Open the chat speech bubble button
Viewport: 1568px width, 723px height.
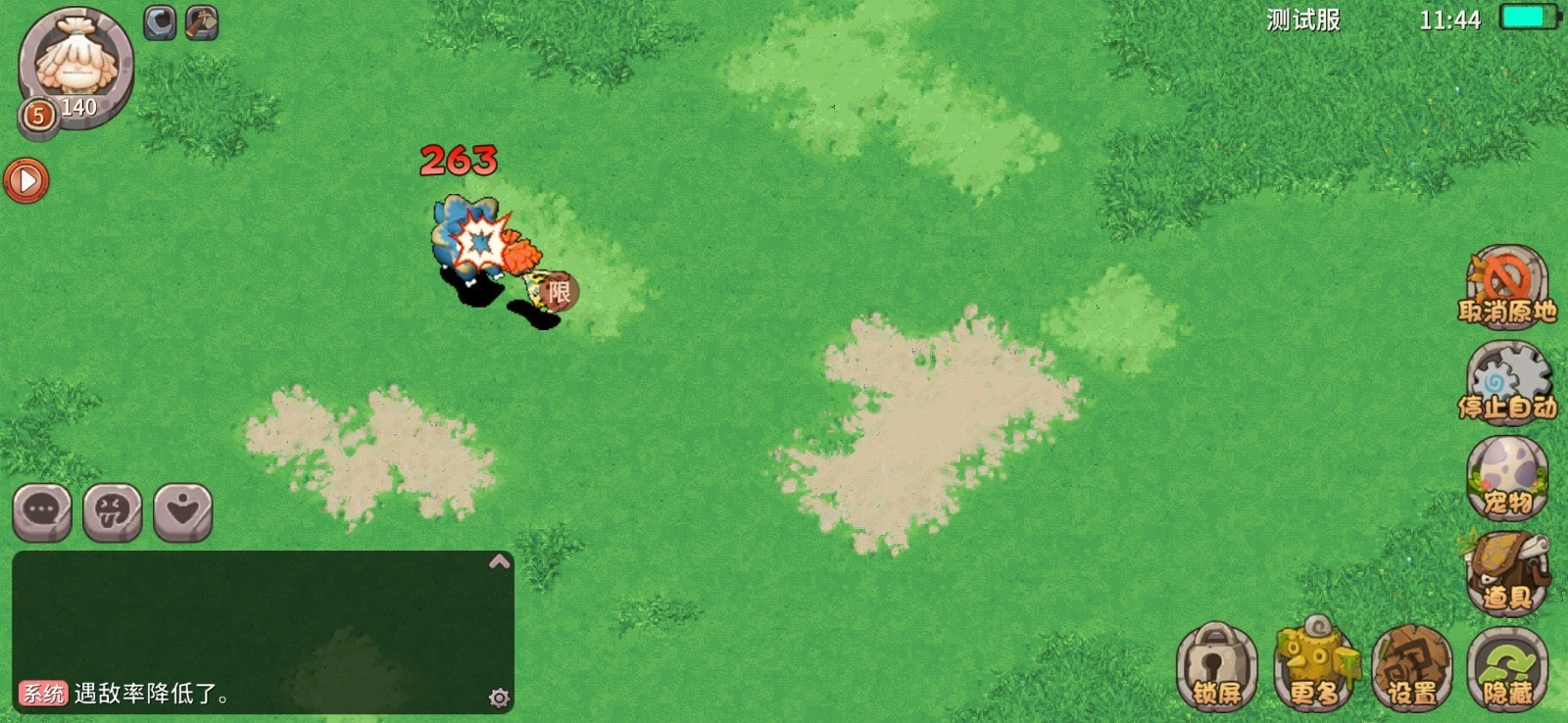[42, 511]
